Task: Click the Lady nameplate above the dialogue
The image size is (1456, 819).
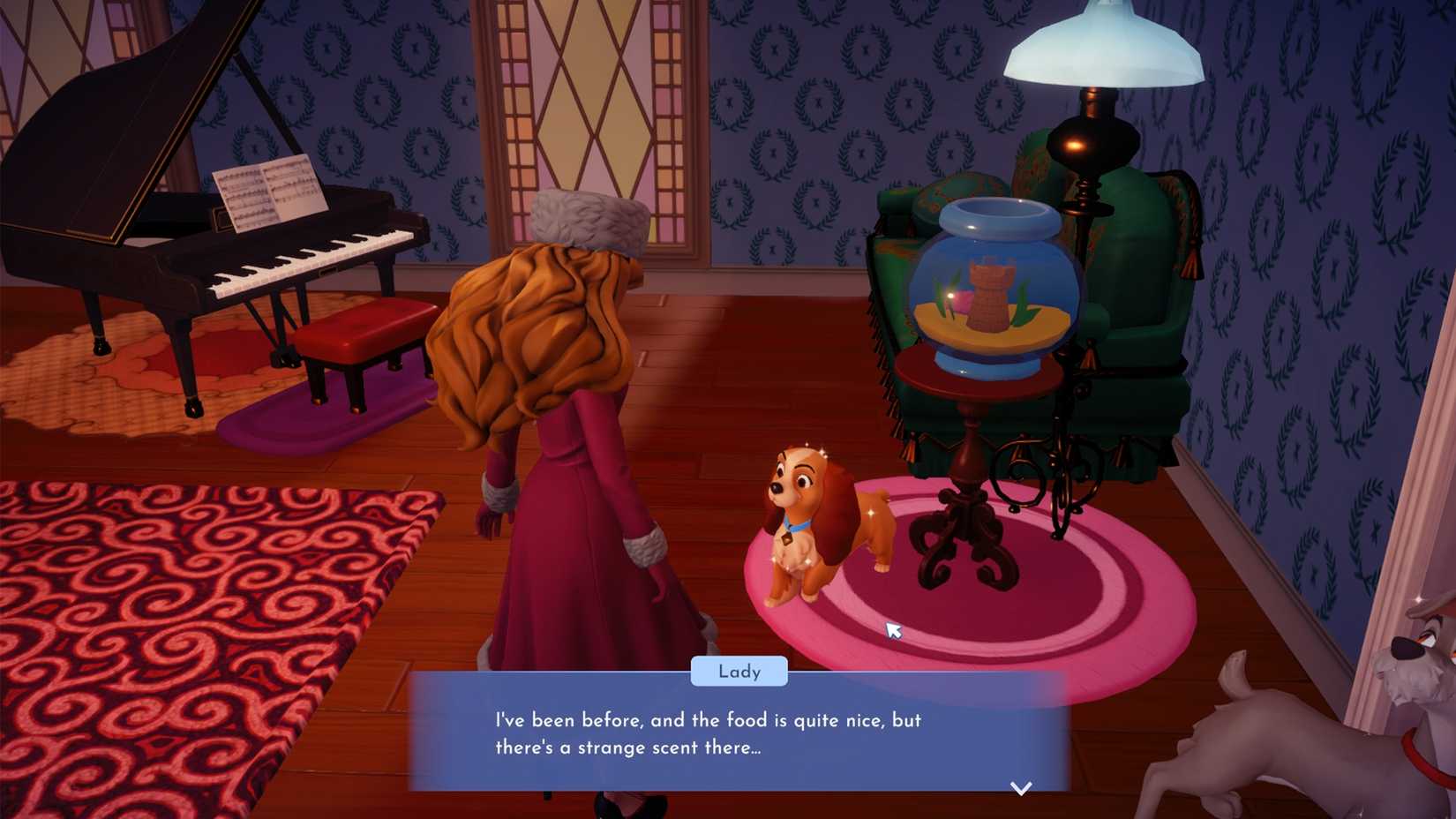Action: coord(741,672)
